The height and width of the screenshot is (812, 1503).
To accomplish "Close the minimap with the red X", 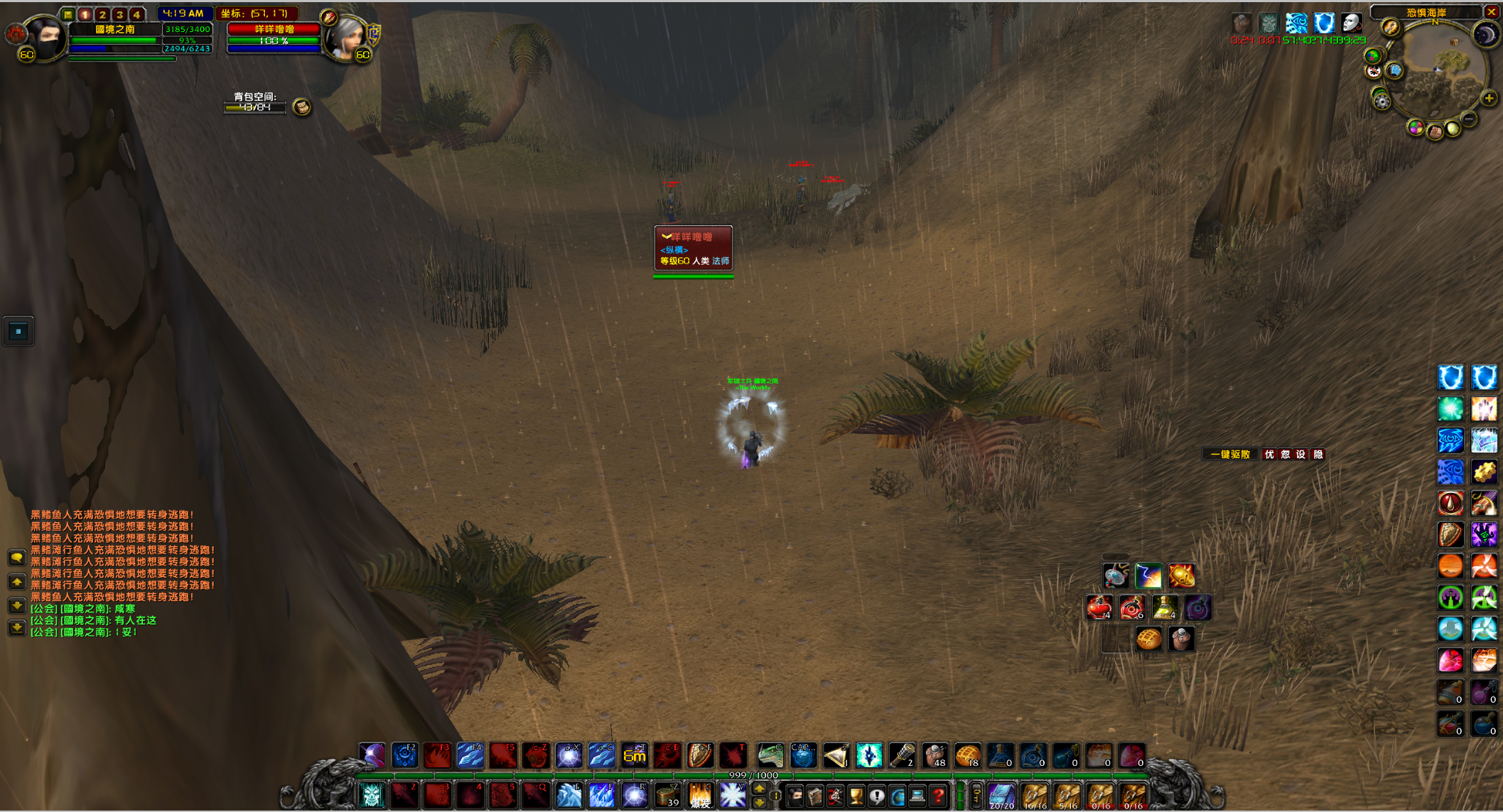I will (1492, 11).
